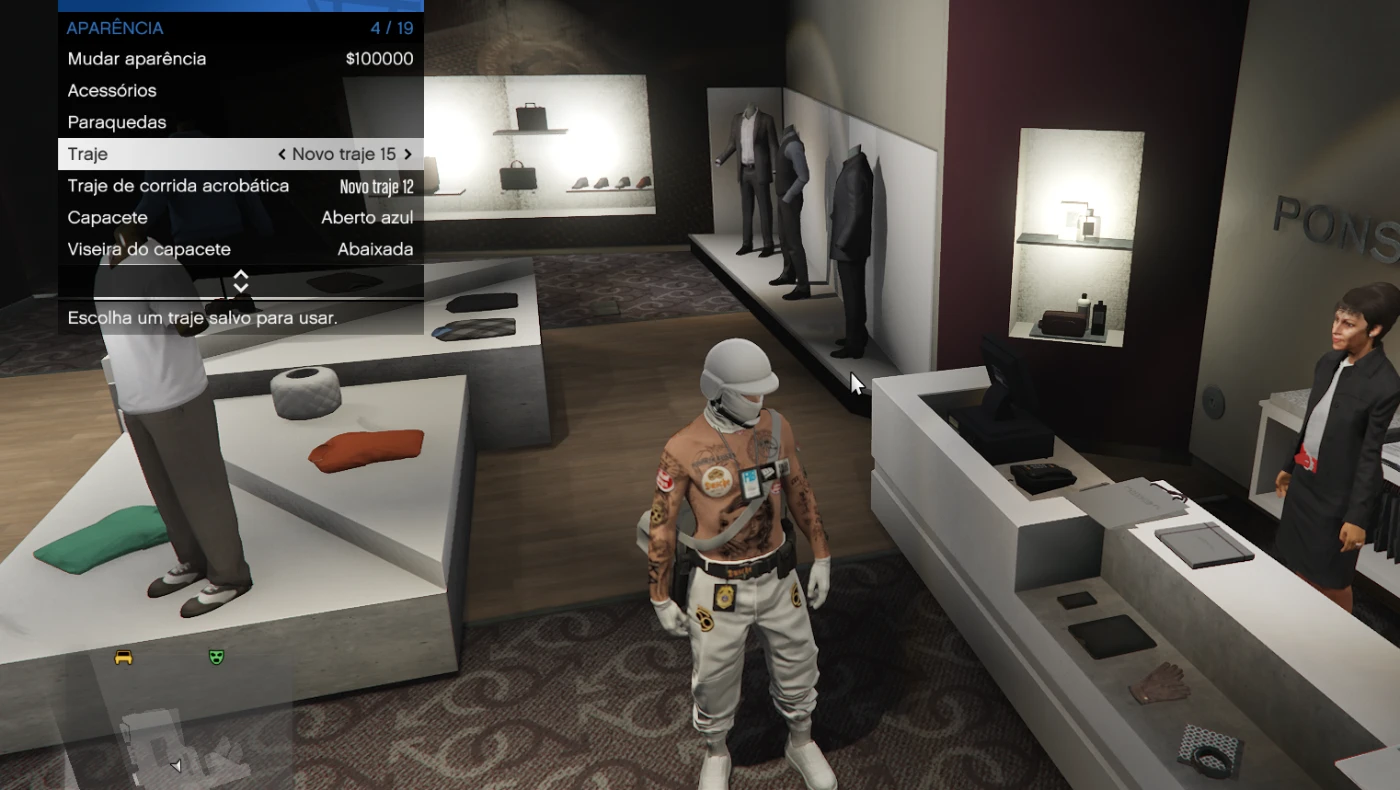
Task: Click the left arrow on Traje
Action: point(282,155)
